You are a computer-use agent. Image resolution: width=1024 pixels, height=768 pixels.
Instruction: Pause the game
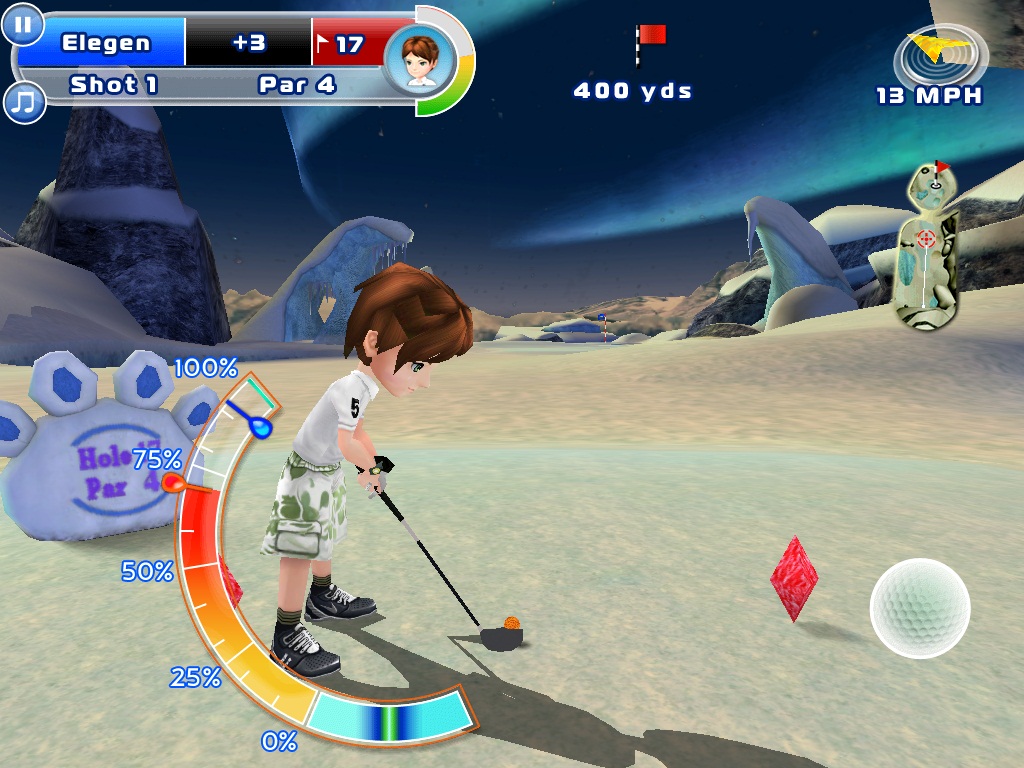pos(22,24)
